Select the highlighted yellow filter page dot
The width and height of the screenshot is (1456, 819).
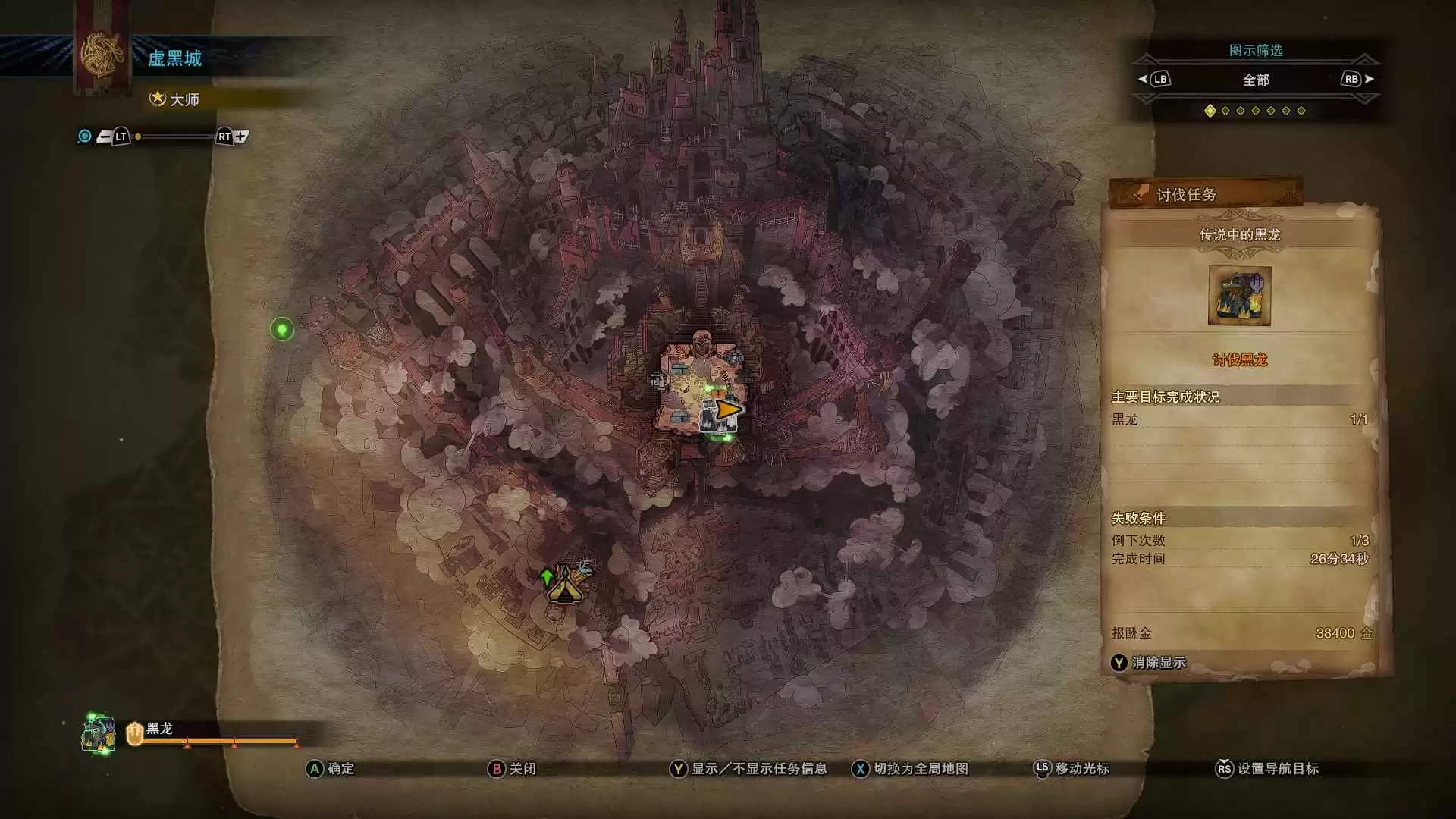(1210, 111)
